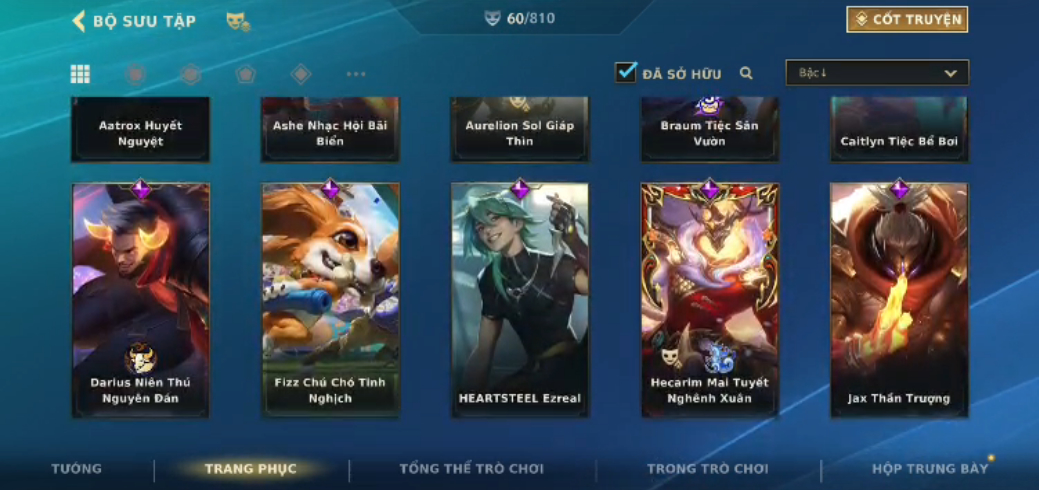
Task: Switch to the Tướng tab
Action: point(77,469)
